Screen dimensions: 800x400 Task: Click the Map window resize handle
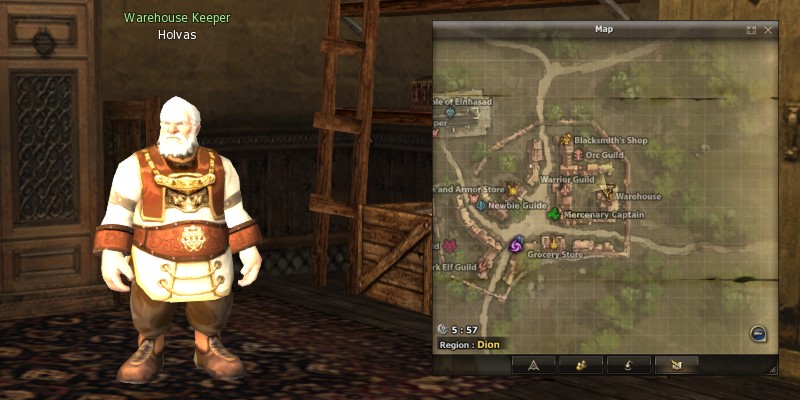pos(771,370)
